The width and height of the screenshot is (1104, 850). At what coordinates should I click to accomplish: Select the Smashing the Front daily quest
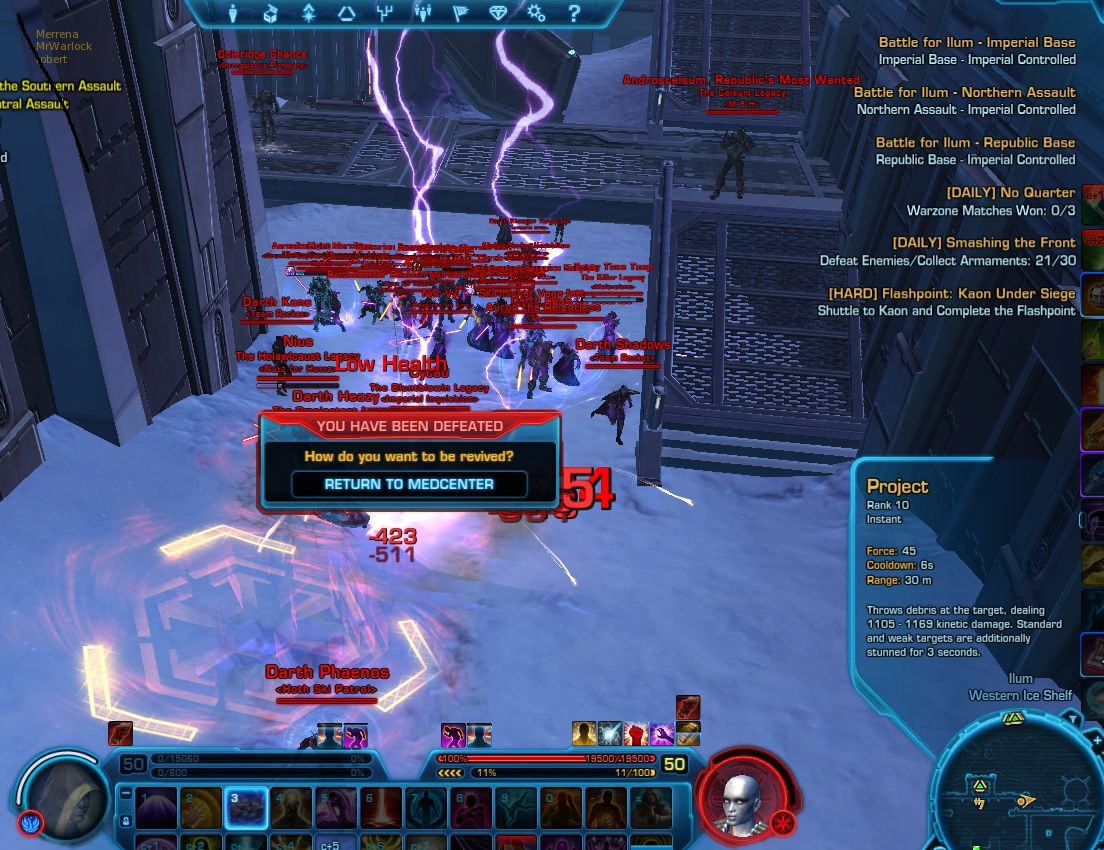(x=984, y=242)
